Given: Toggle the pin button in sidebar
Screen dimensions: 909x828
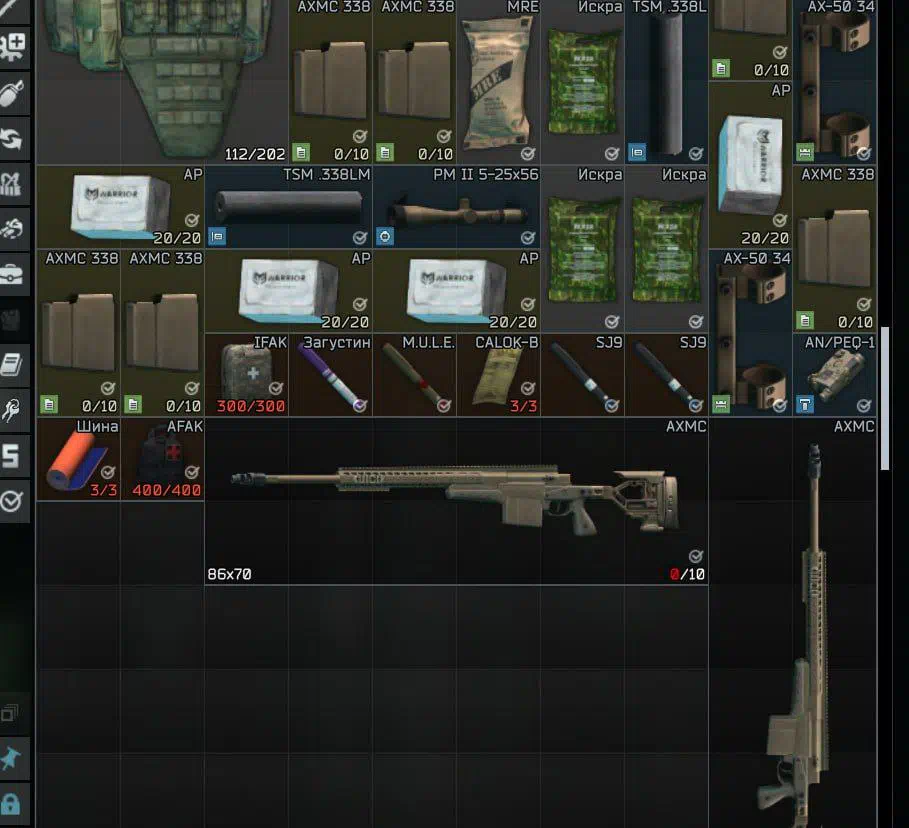Looking at the screenshot, I should (12, 761).
